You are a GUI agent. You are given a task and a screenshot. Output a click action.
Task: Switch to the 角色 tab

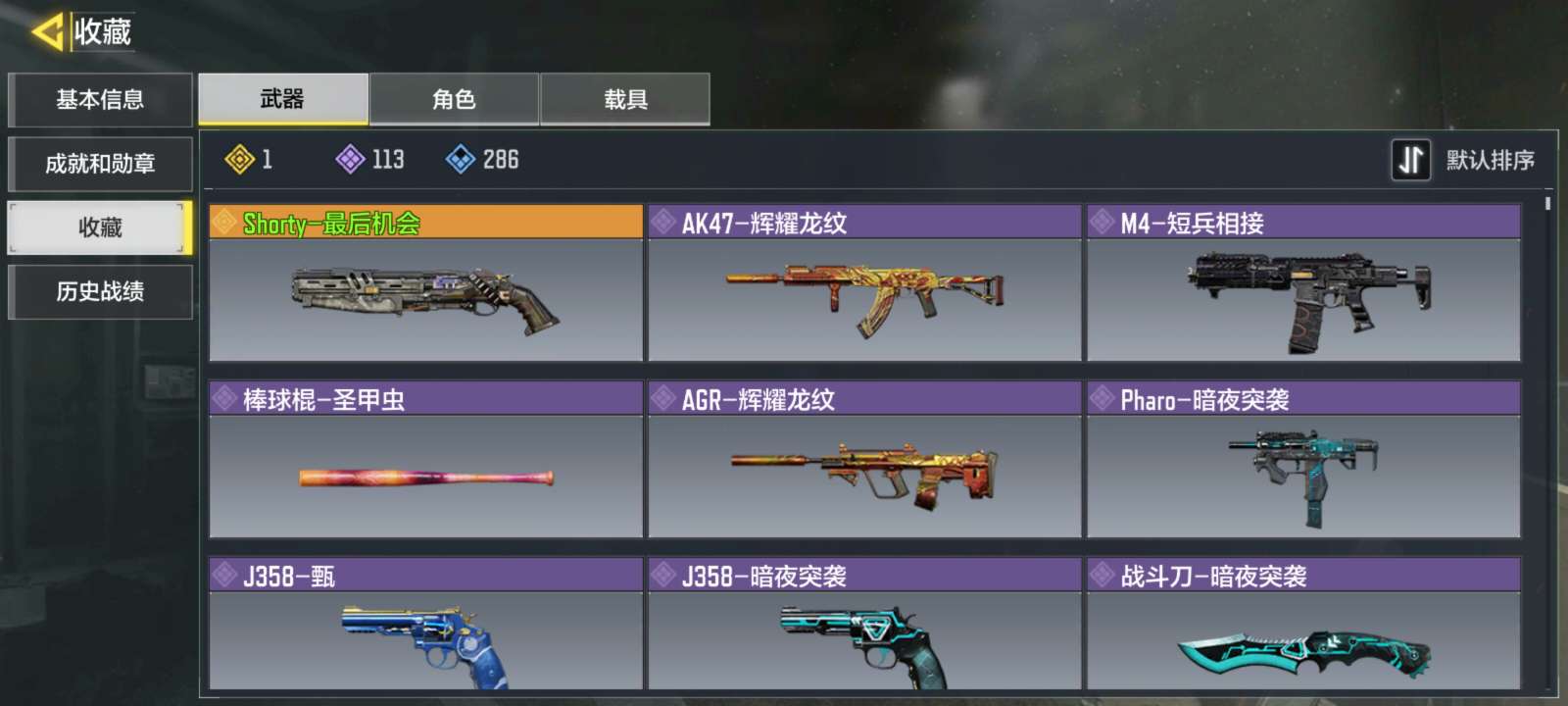point(455,97)
